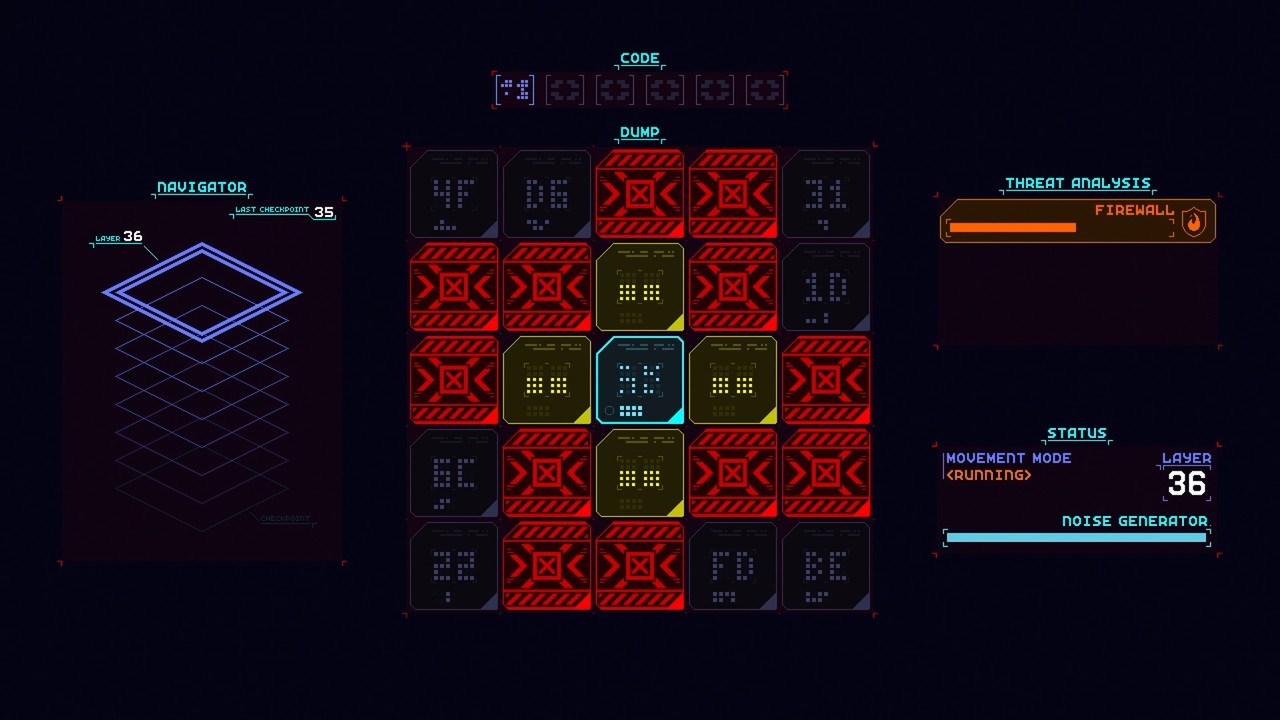
Task: Click the first filled code slot
Action: pos(513,89)
